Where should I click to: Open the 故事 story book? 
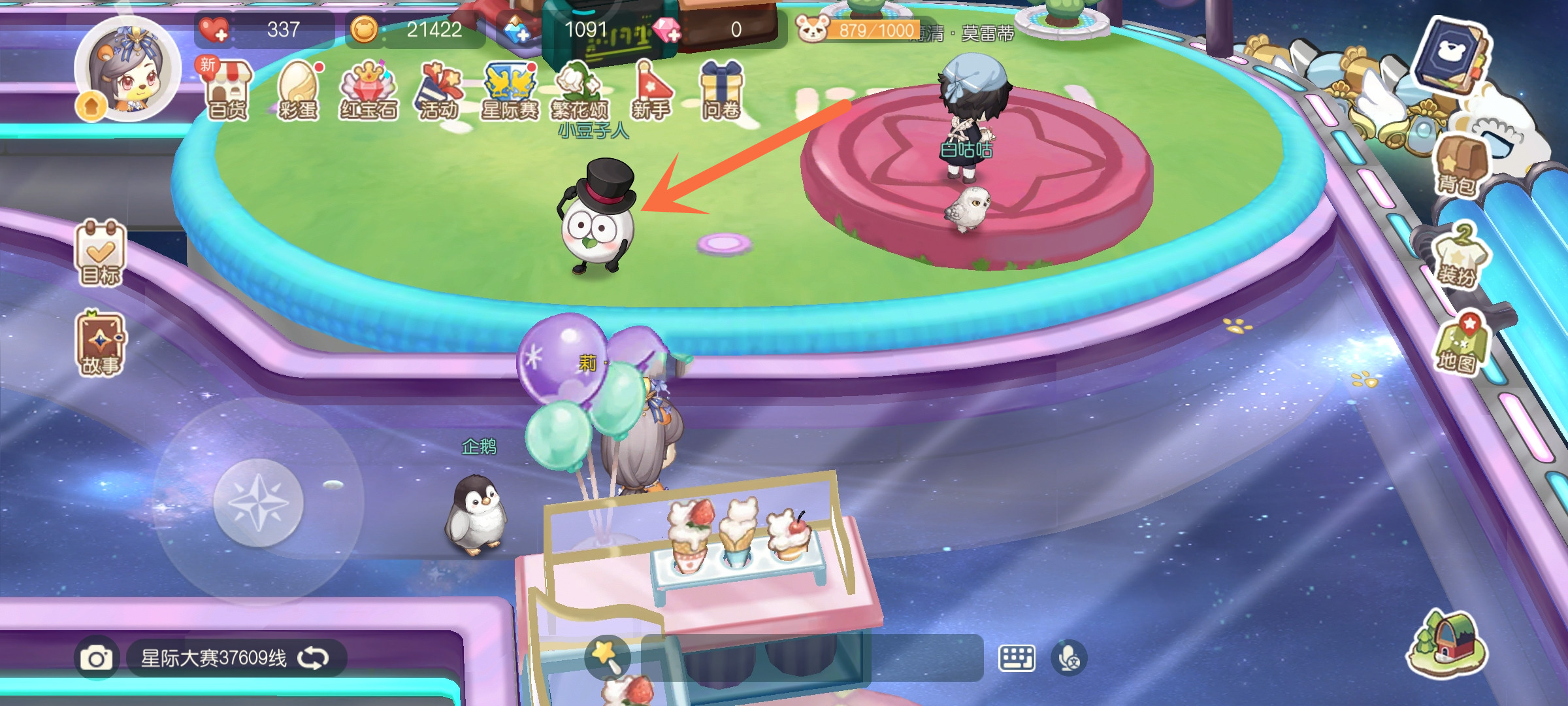[x=100, y=345]
